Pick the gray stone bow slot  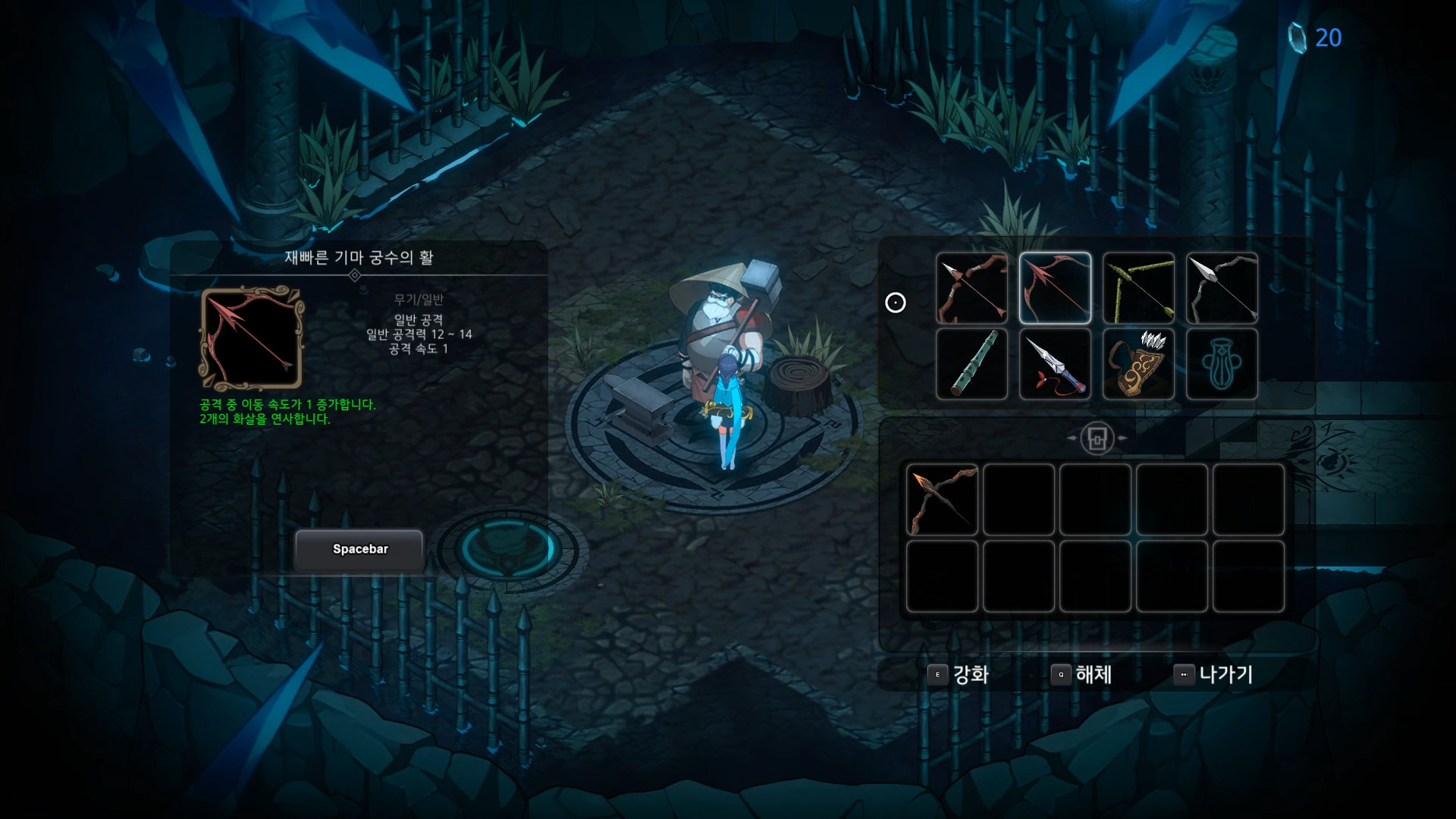1222,288
